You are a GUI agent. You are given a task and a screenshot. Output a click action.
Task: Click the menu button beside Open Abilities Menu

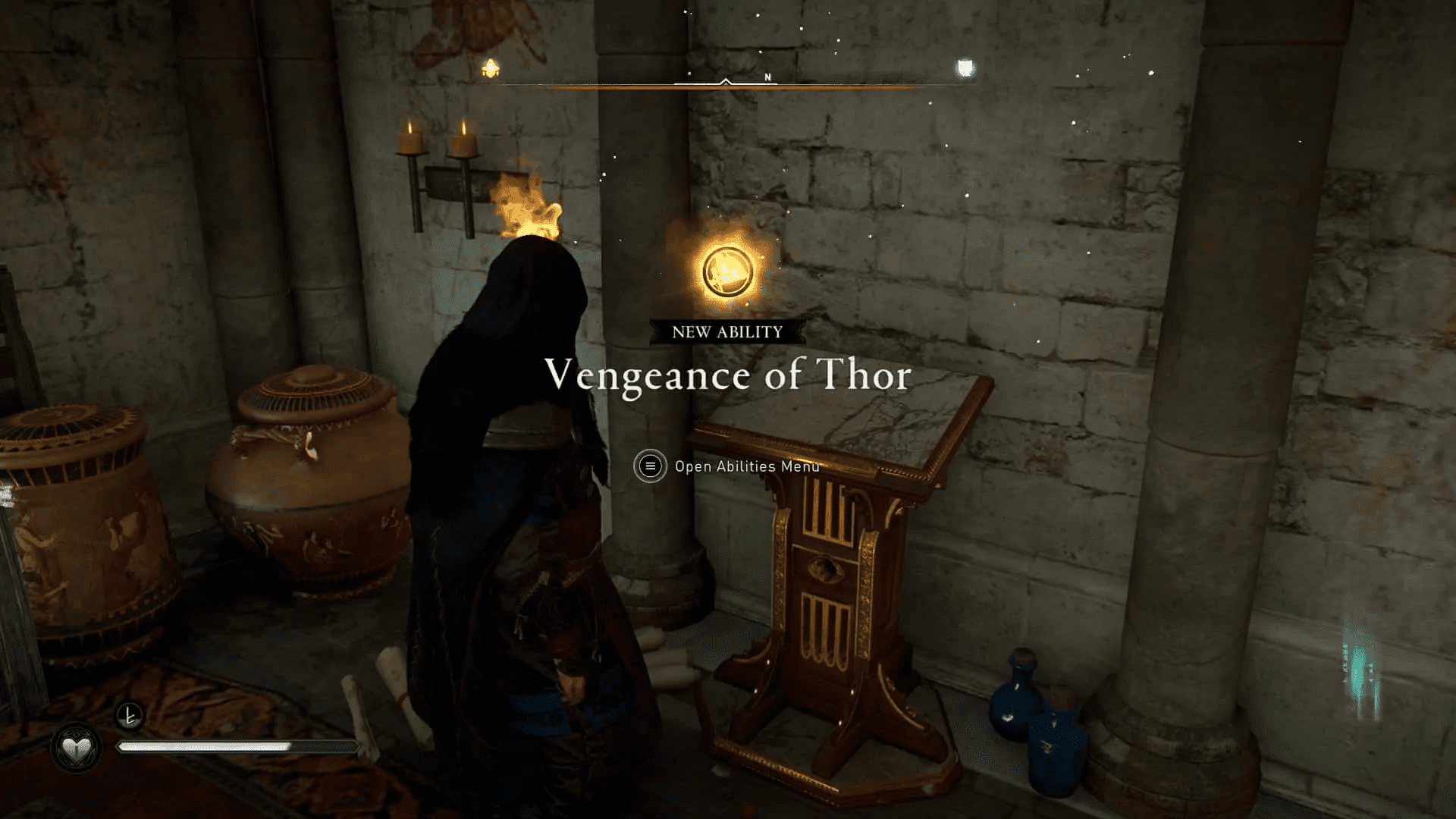point(648,467)
